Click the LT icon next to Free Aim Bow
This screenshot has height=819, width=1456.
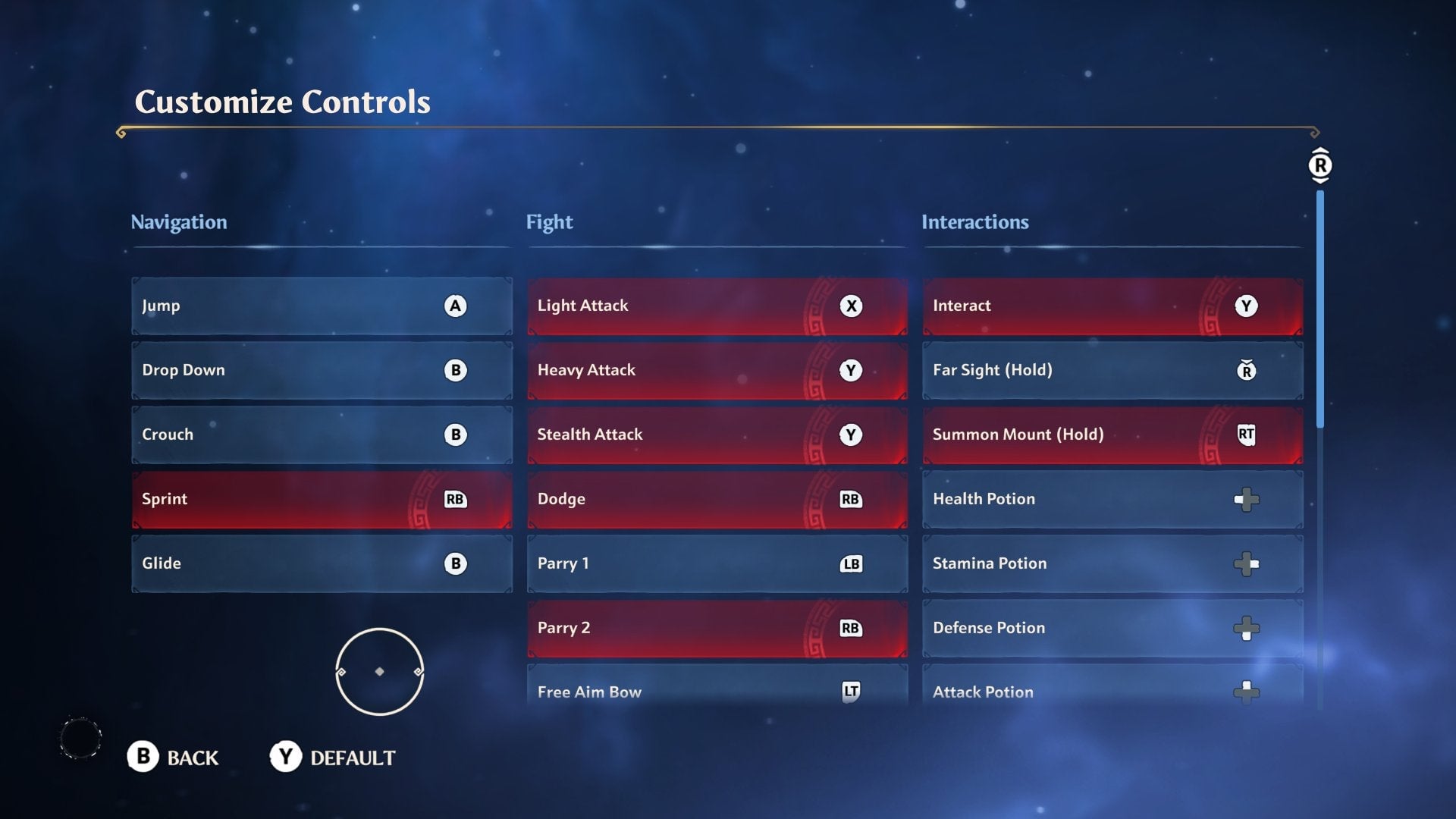tap(852, 691)
